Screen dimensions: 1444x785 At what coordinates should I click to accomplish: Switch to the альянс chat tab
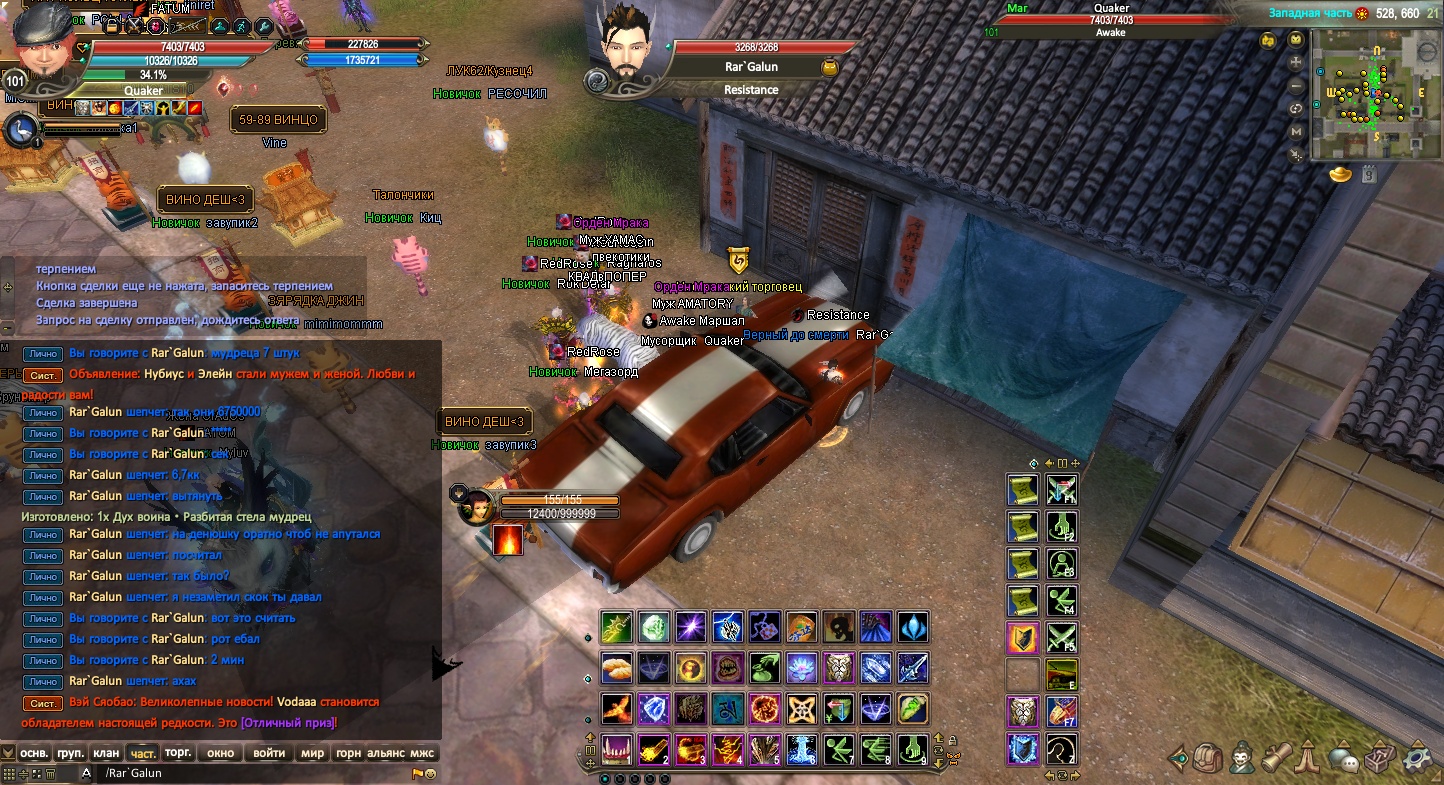385,752
